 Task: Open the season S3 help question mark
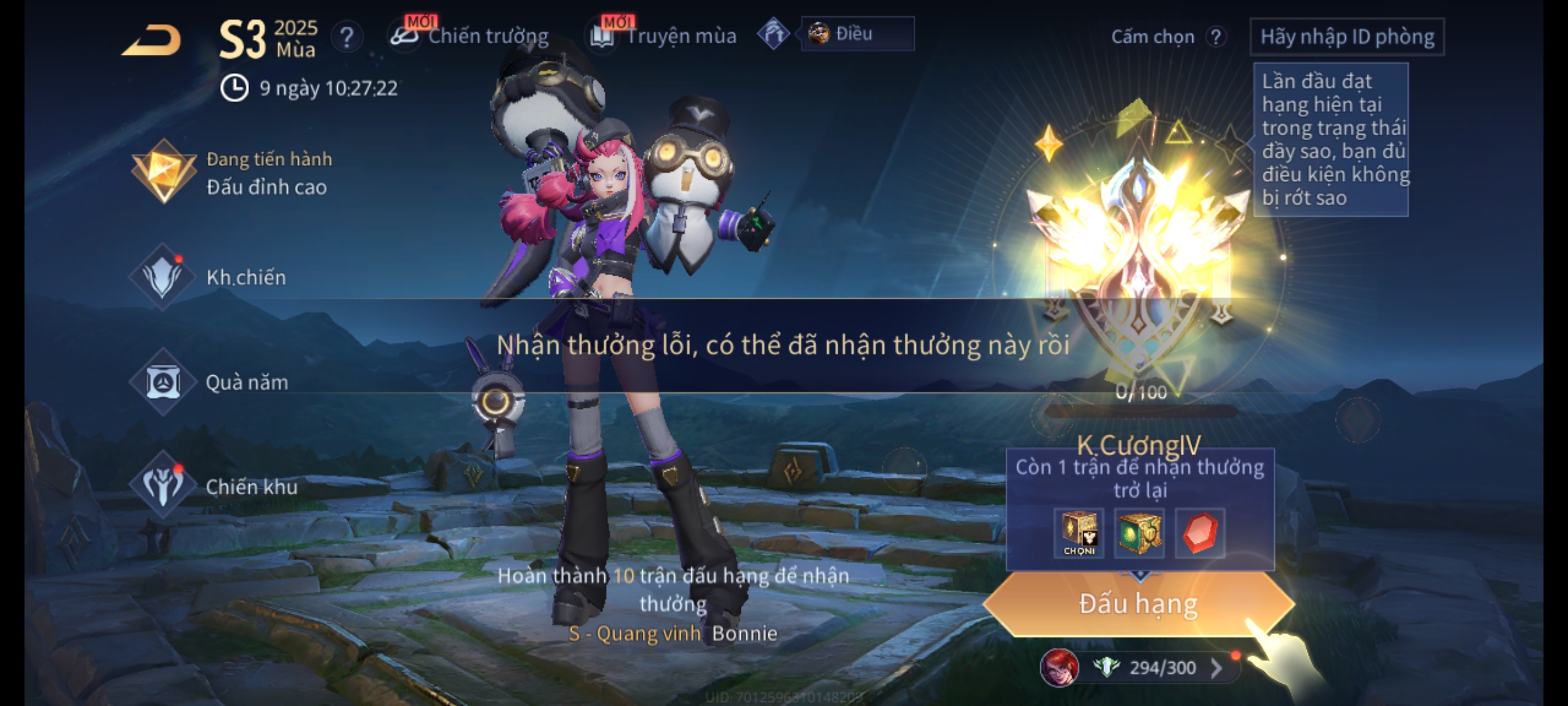(347, 37)
